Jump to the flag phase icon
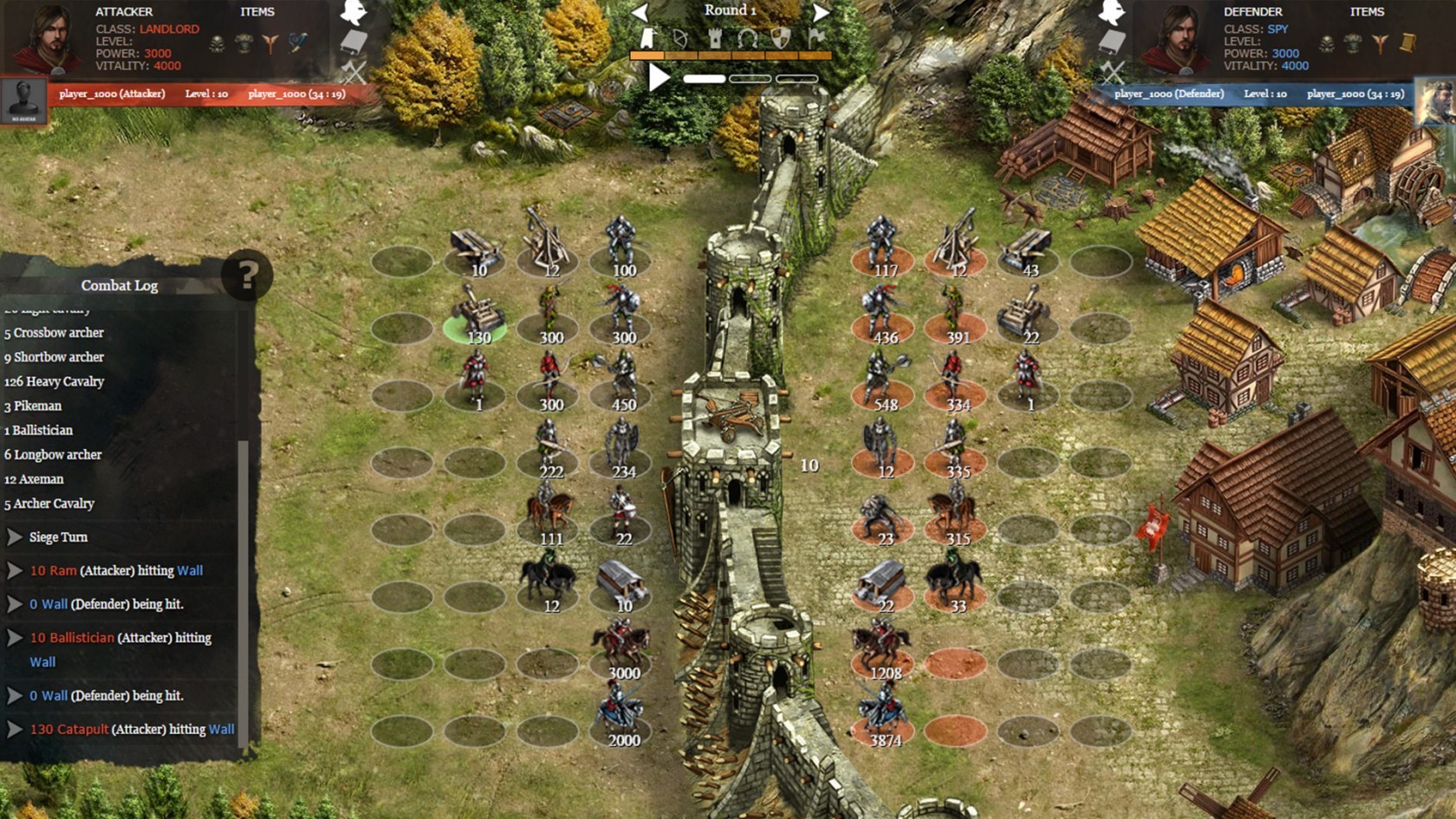The width and height of the screenshot is (1456, 819). (x=816, y=39)
